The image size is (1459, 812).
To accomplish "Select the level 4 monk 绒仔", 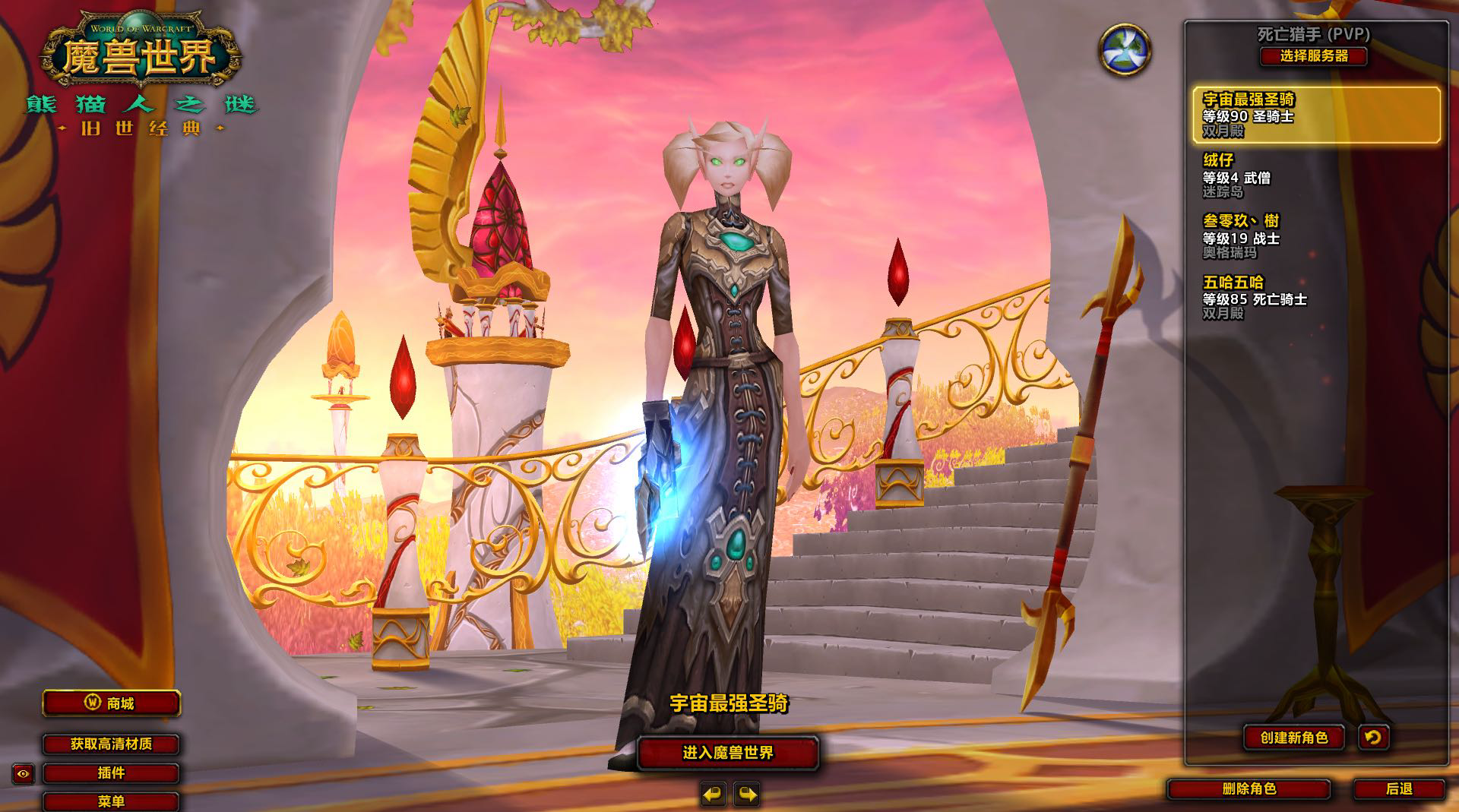I will point(1315,175).
